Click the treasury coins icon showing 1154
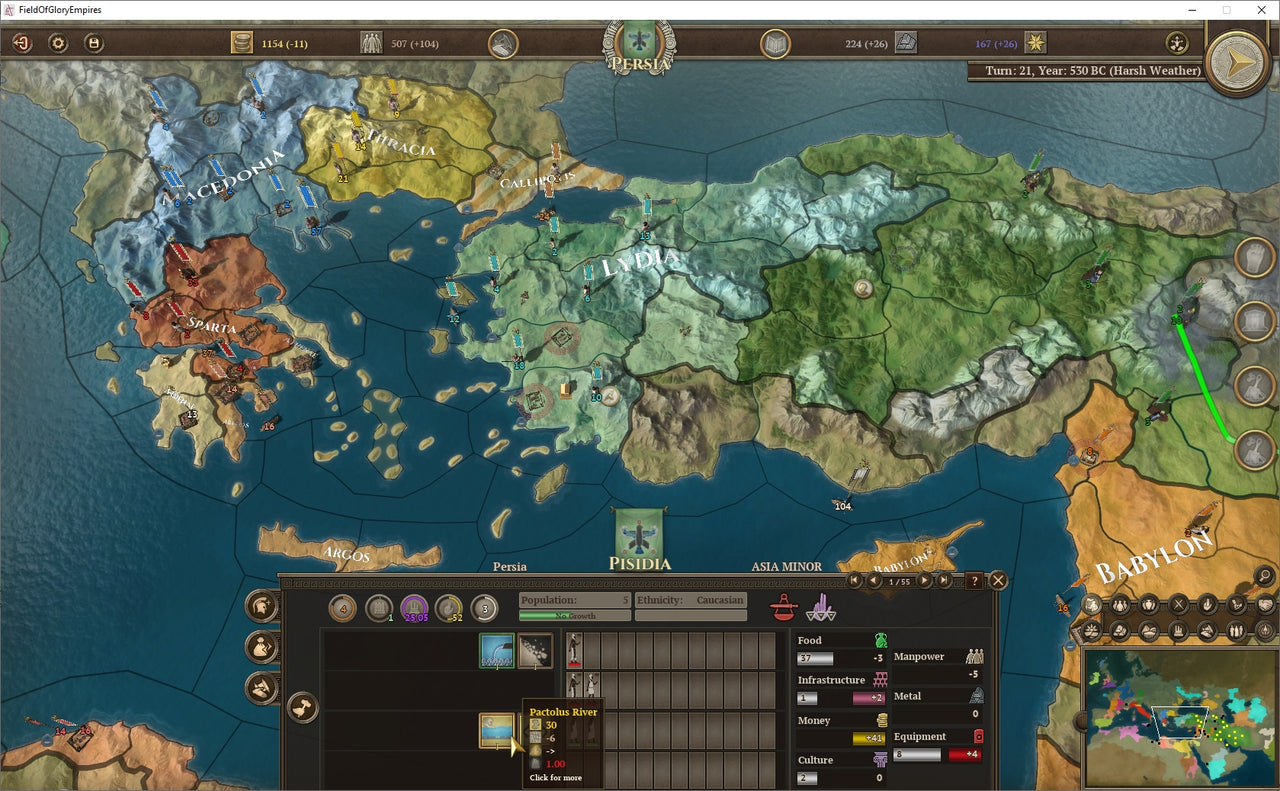 pos(240,42)
